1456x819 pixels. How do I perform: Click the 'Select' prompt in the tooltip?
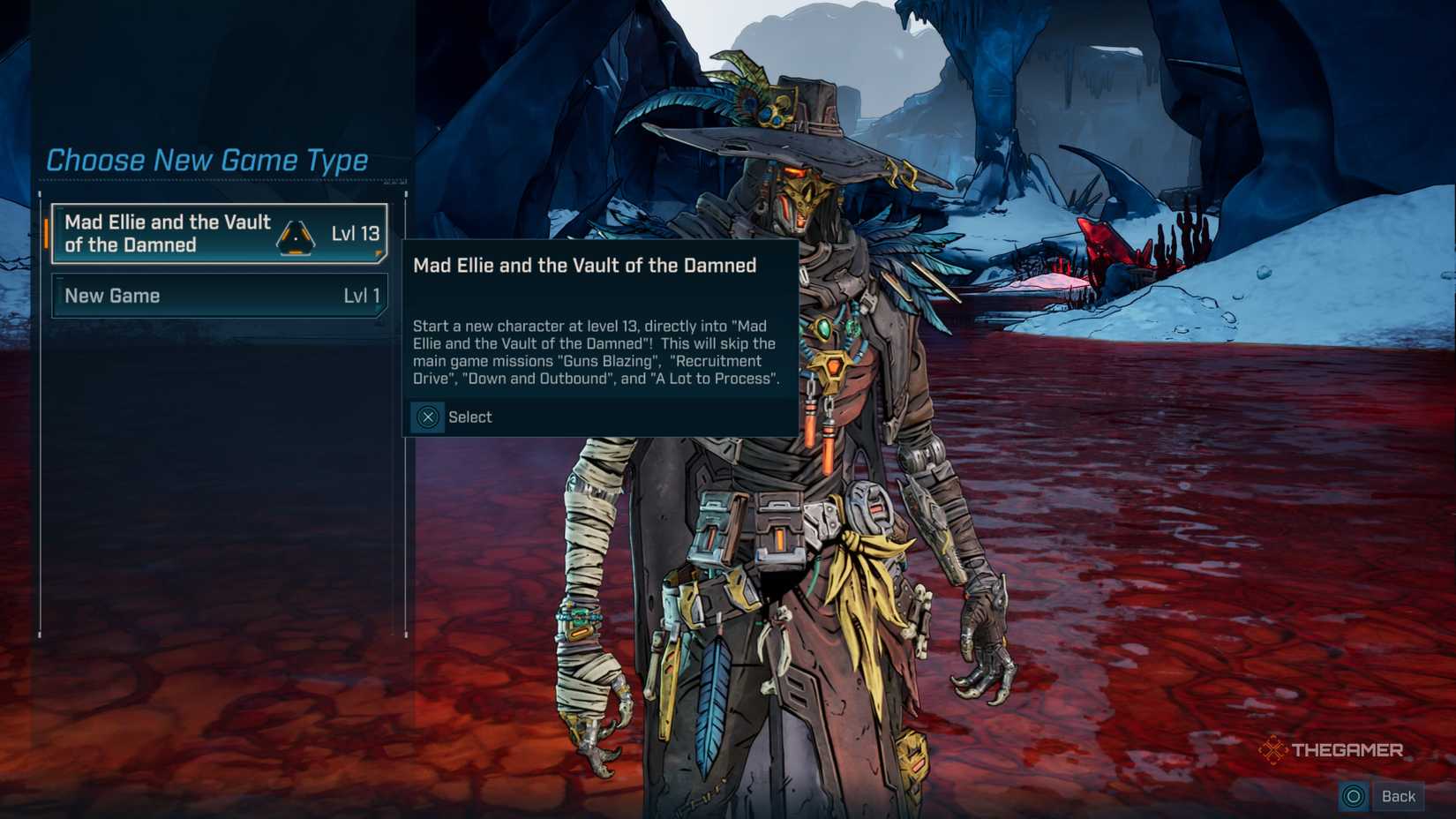click(469, 417)
